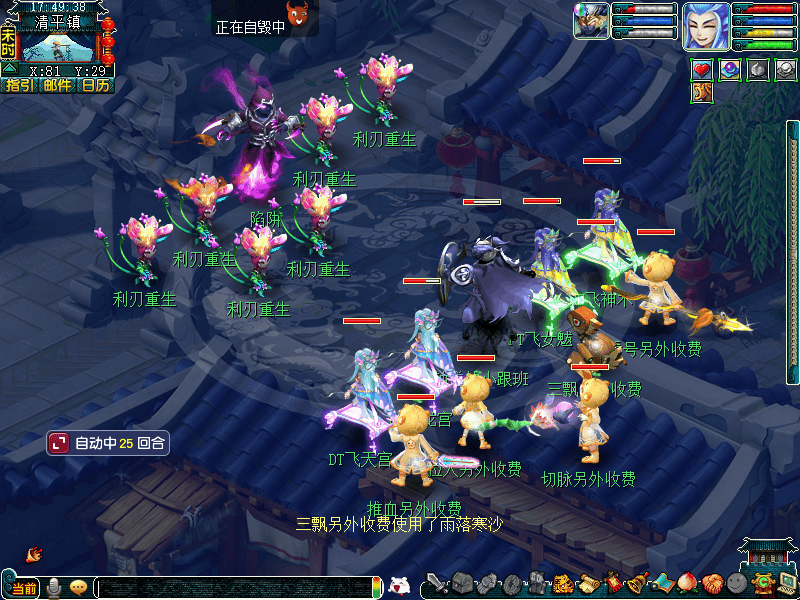
Task: Select the purple orb buff icon
Action: tap(730, 70)
